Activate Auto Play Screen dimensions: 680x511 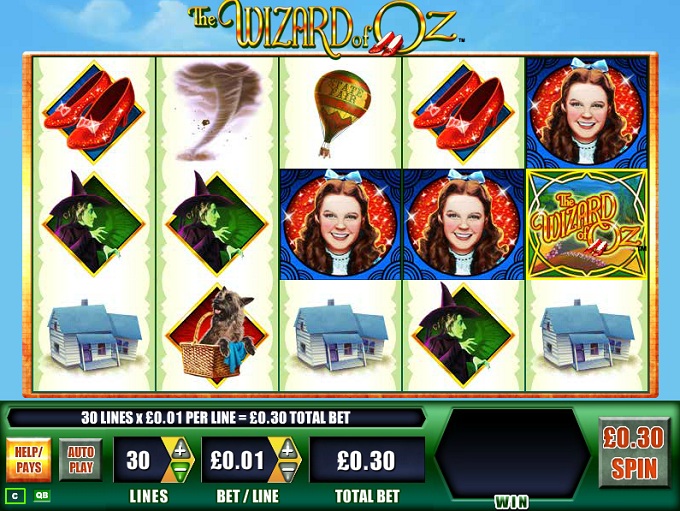[81, 460]
